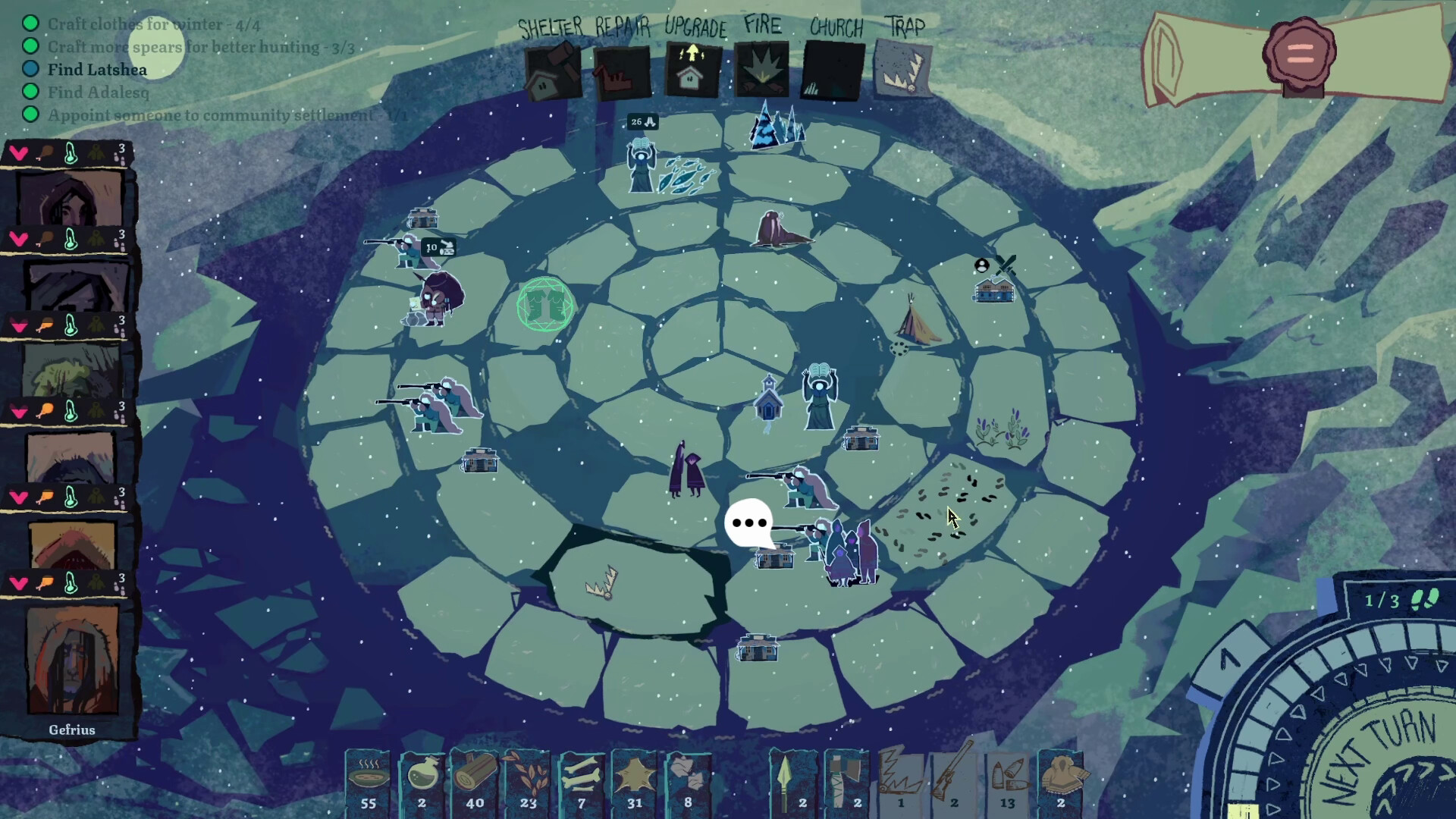Screen dimensions: 1456x819
Task: Select the Church construction icon
Action: tap(832, 71)
